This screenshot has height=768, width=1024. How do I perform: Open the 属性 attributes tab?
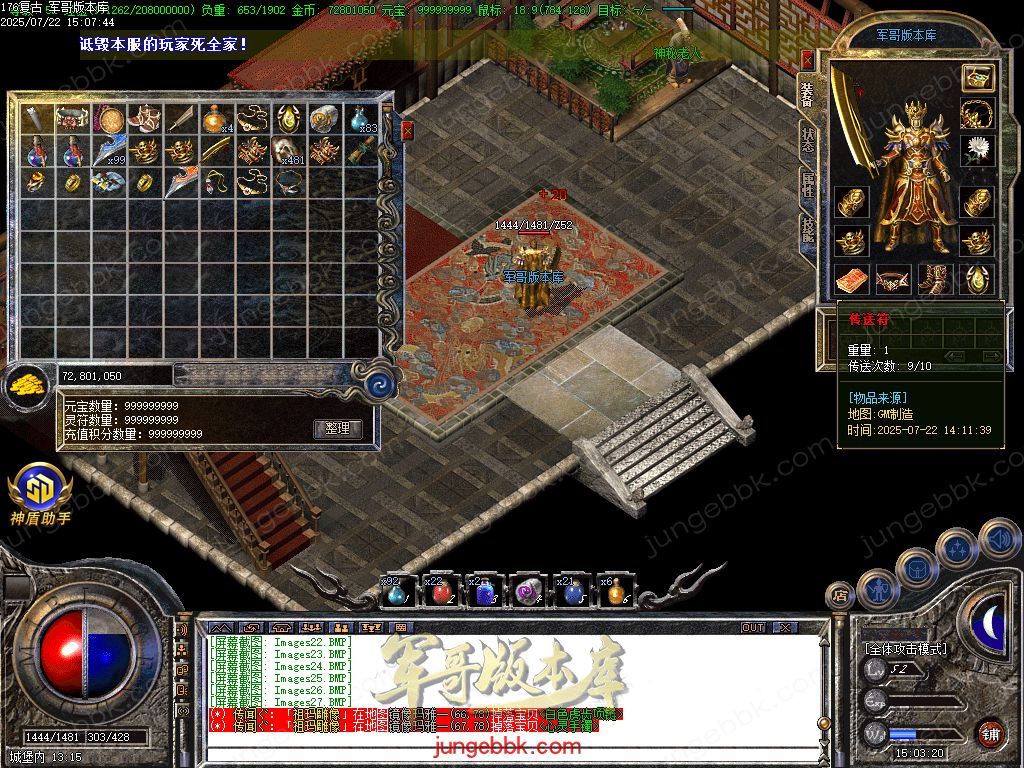click(807, 185)
